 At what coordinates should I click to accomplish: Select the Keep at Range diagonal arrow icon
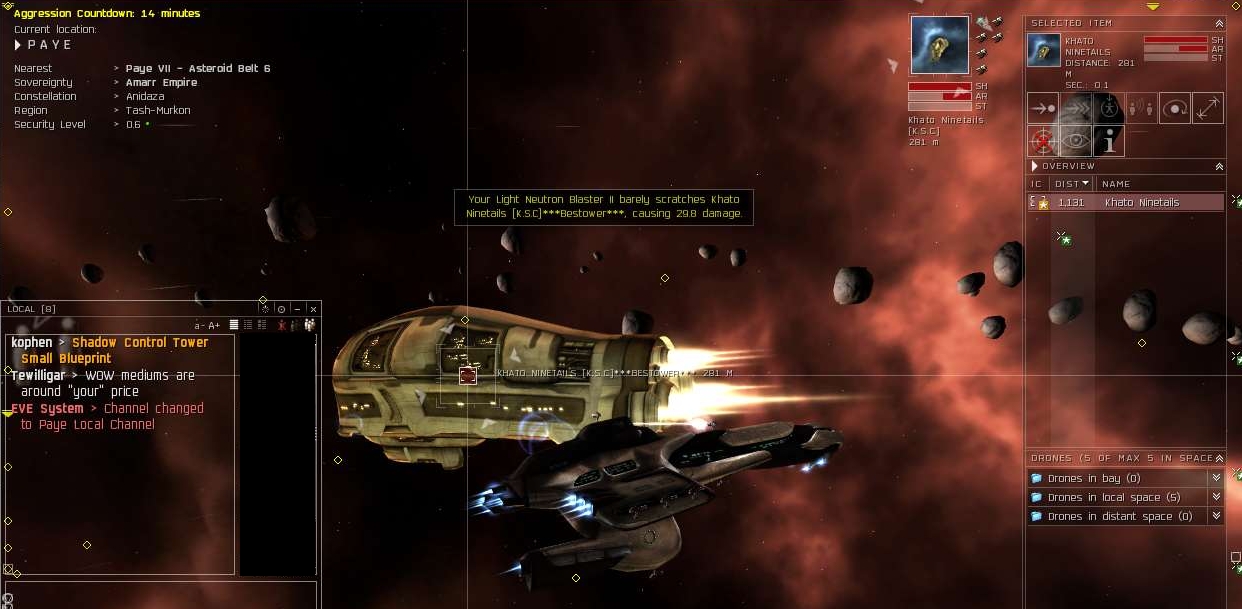click(1208, 108)
